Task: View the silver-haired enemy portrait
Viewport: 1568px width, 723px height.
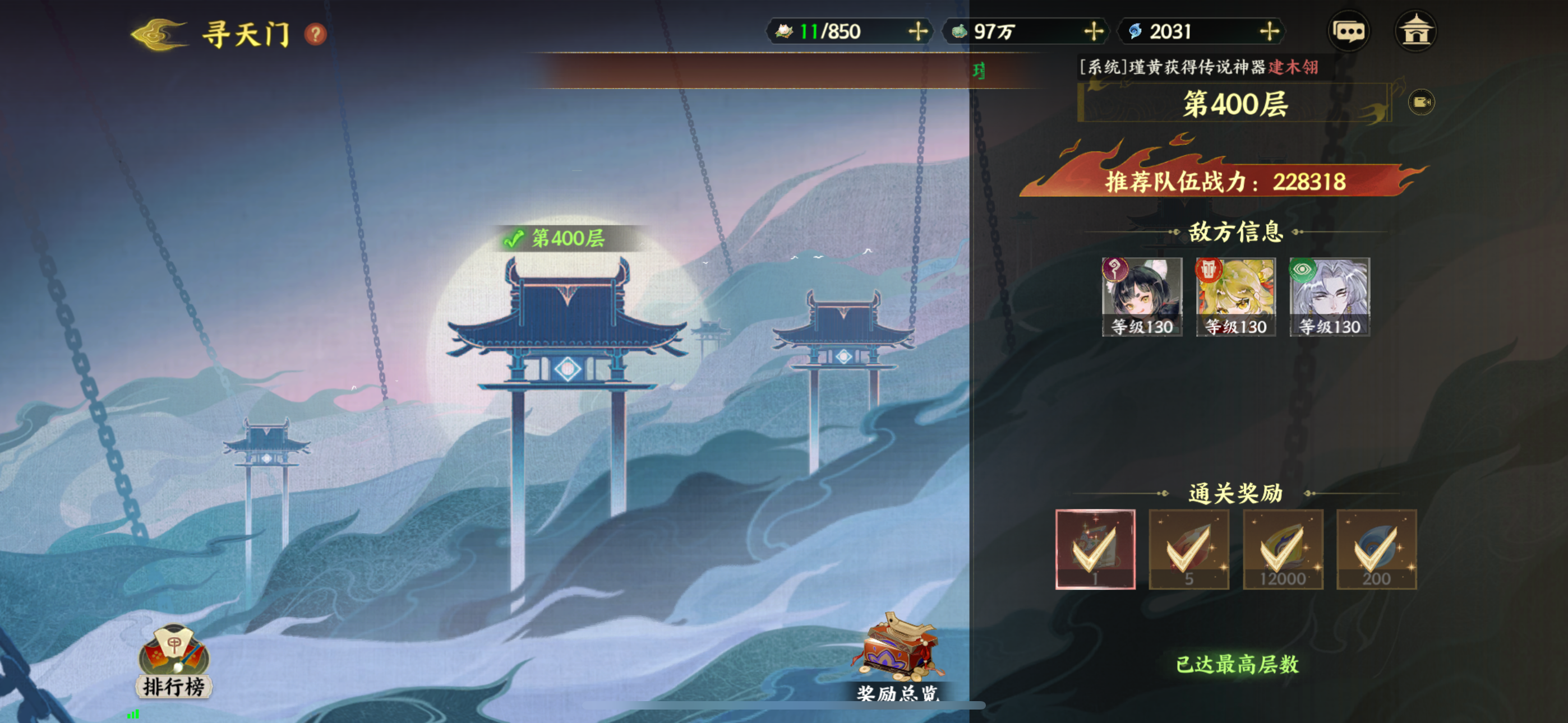Action: tap(1329, 296)
